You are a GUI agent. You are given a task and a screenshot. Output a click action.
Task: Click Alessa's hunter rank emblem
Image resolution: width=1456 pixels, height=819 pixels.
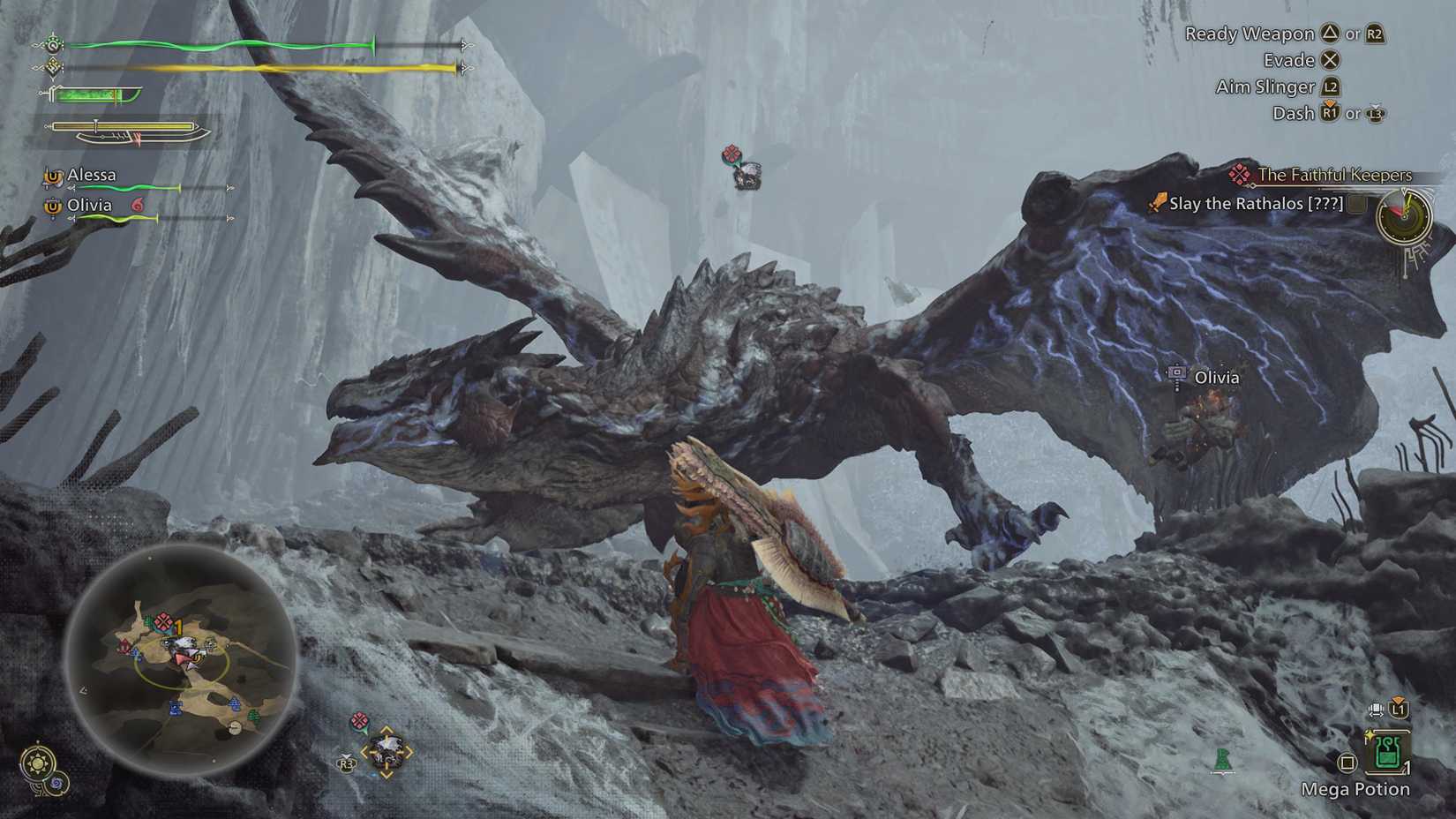[53, 176]
